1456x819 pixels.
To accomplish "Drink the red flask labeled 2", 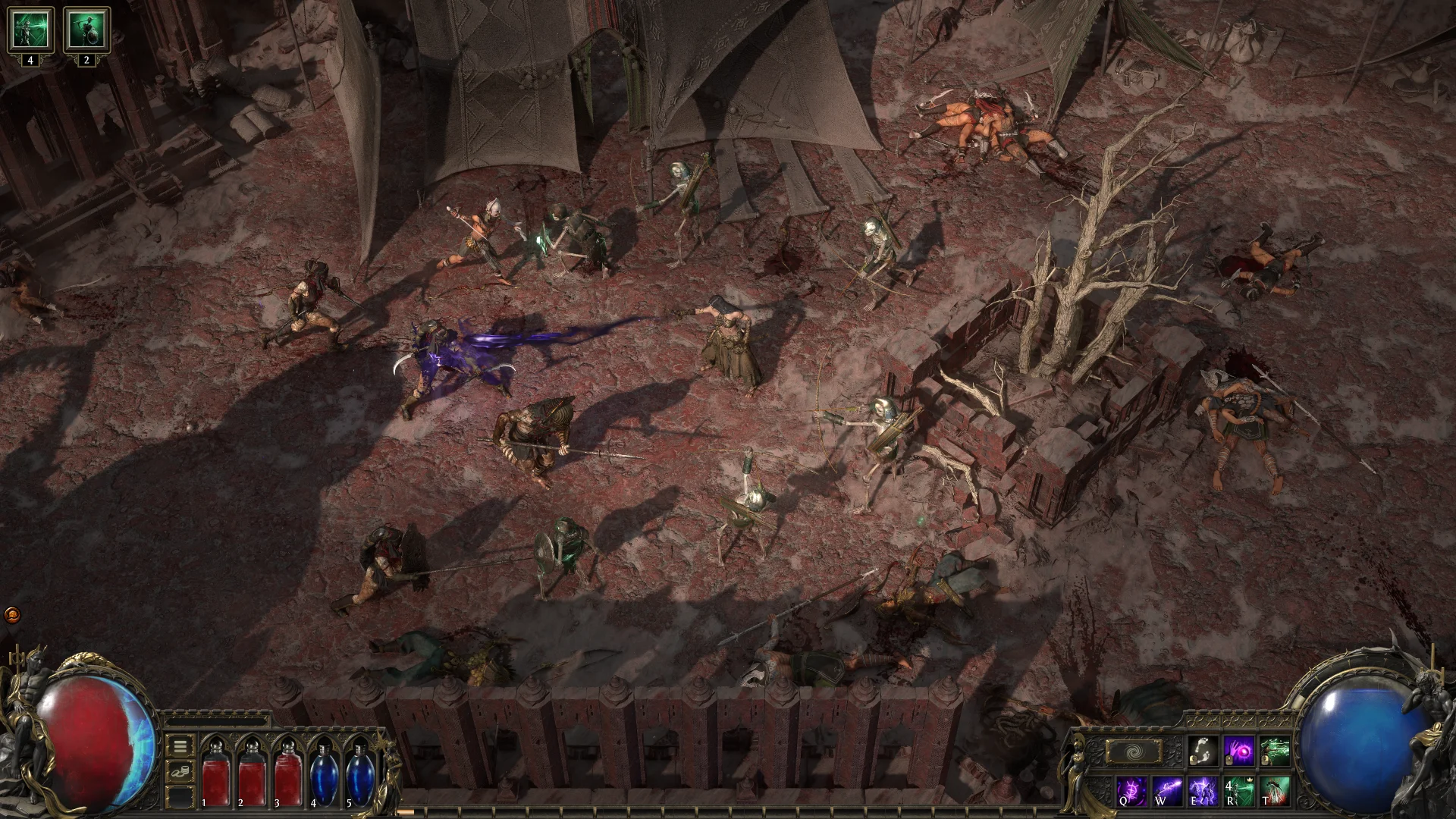I will 252,773.
